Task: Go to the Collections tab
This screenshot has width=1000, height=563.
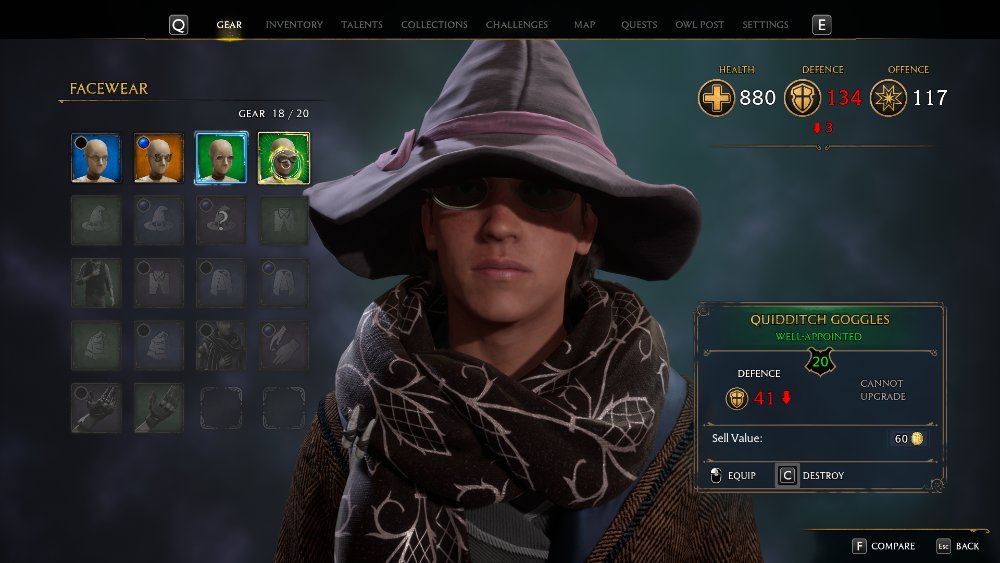Action: pos(434,25)
